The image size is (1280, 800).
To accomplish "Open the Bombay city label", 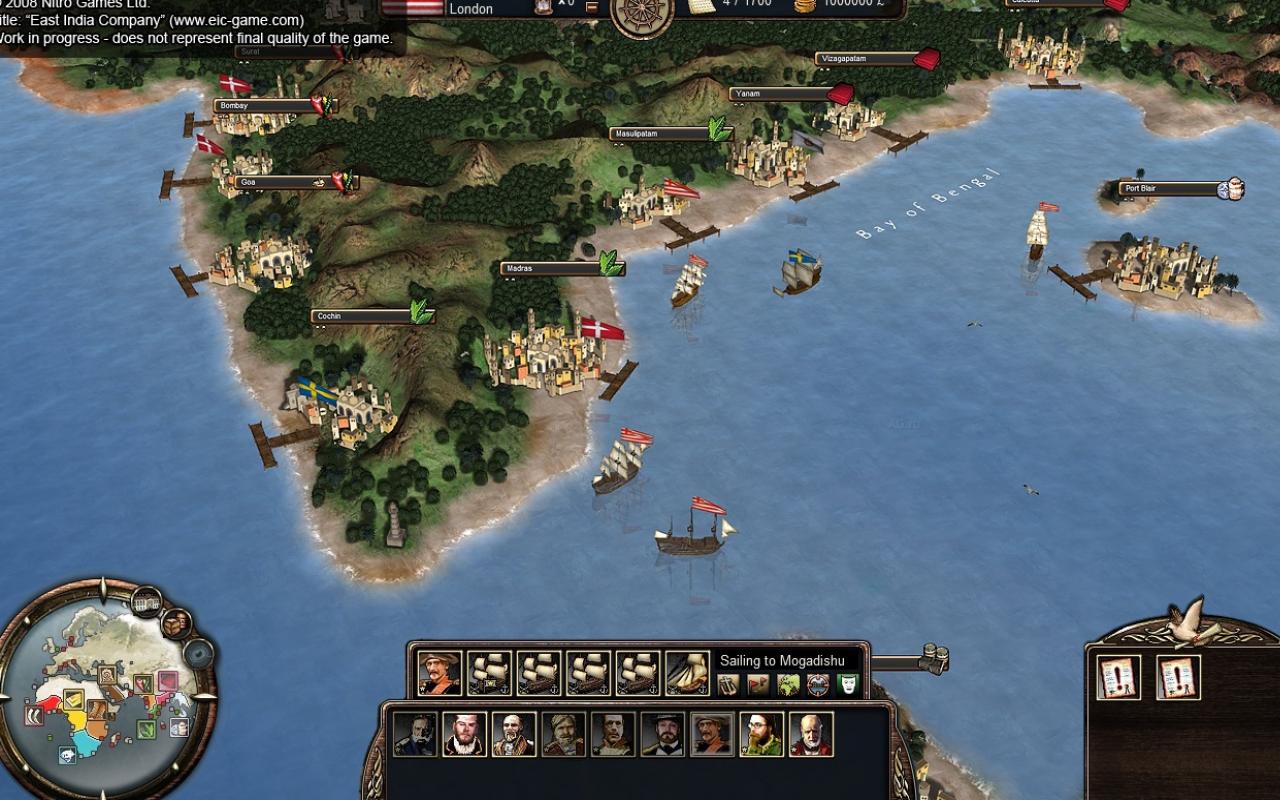I will (x=246, y=104).
